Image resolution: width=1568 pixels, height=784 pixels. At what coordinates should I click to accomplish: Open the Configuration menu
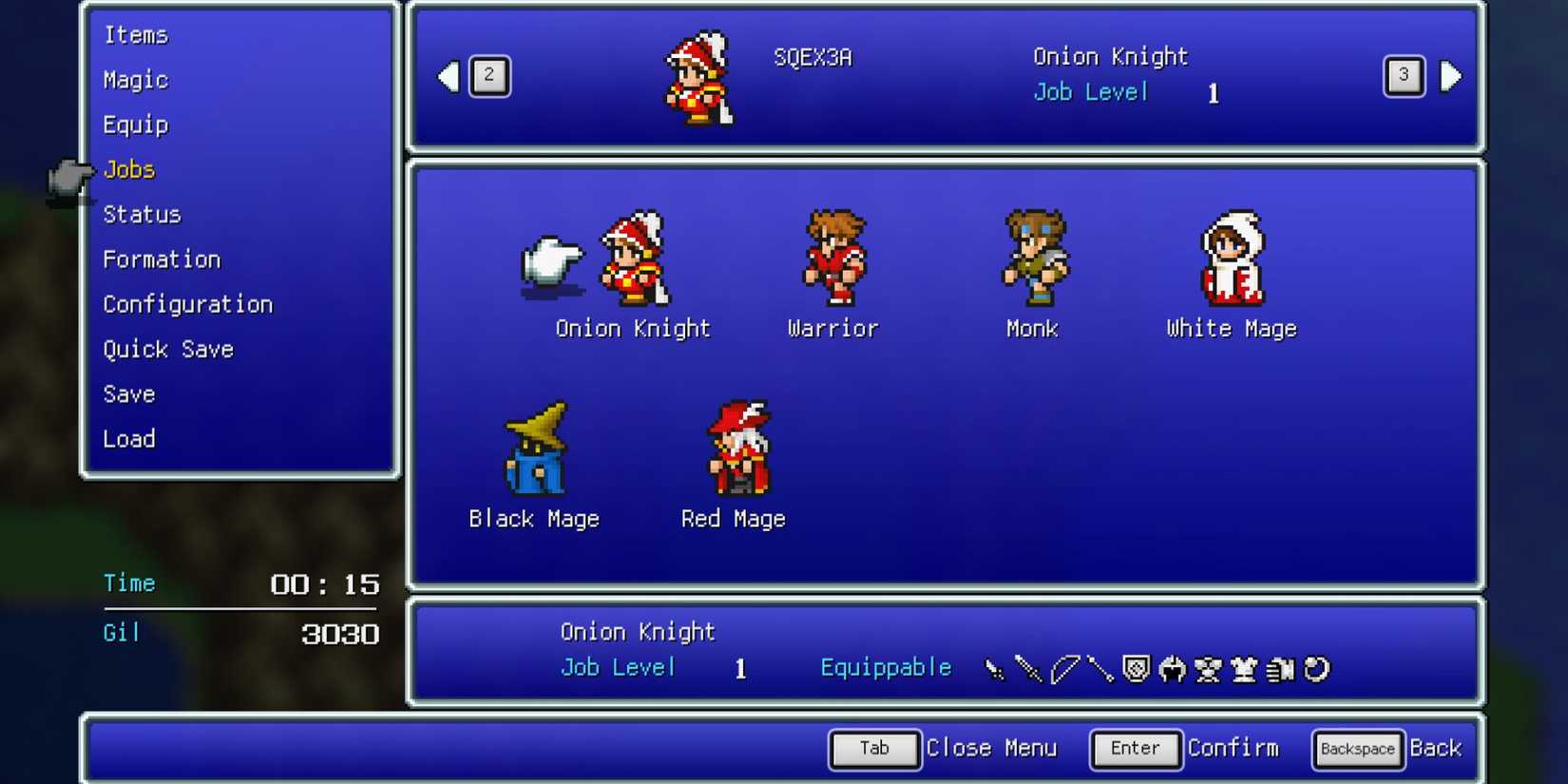tap(187, 304)
